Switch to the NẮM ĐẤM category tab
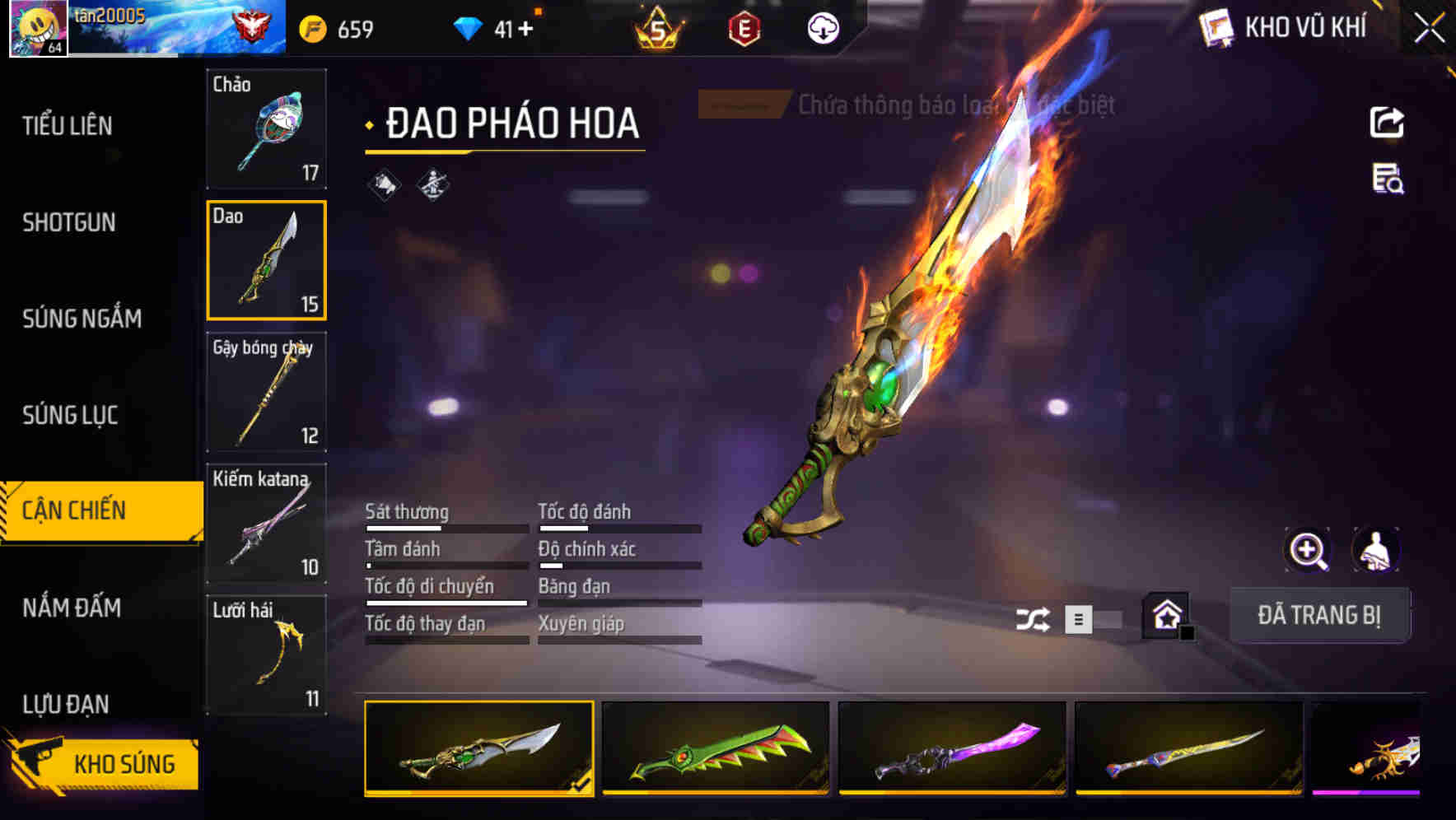1456x820 pixels. coord(70,608)
